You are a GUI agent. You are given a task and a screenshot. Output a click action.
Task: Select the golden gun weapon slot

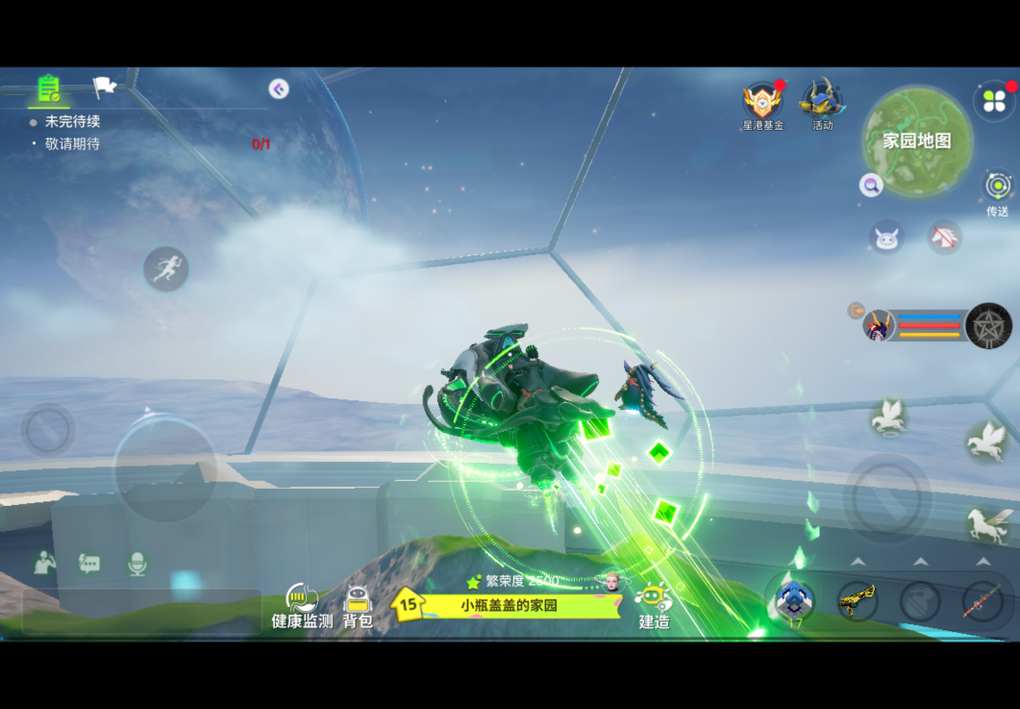point(857,600)
